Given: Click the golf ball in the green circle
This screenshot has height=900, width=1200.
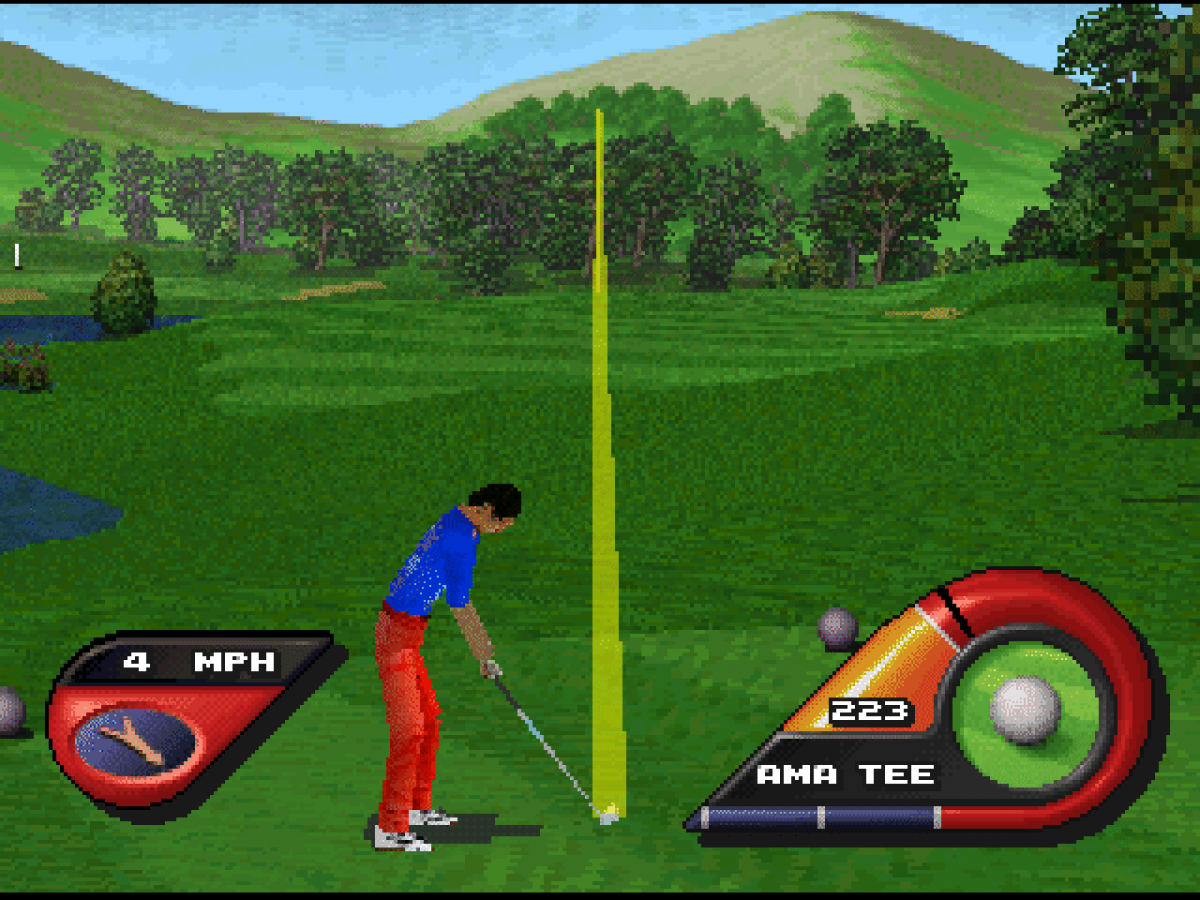Looking at the screenshot, I should [1025, 710].
